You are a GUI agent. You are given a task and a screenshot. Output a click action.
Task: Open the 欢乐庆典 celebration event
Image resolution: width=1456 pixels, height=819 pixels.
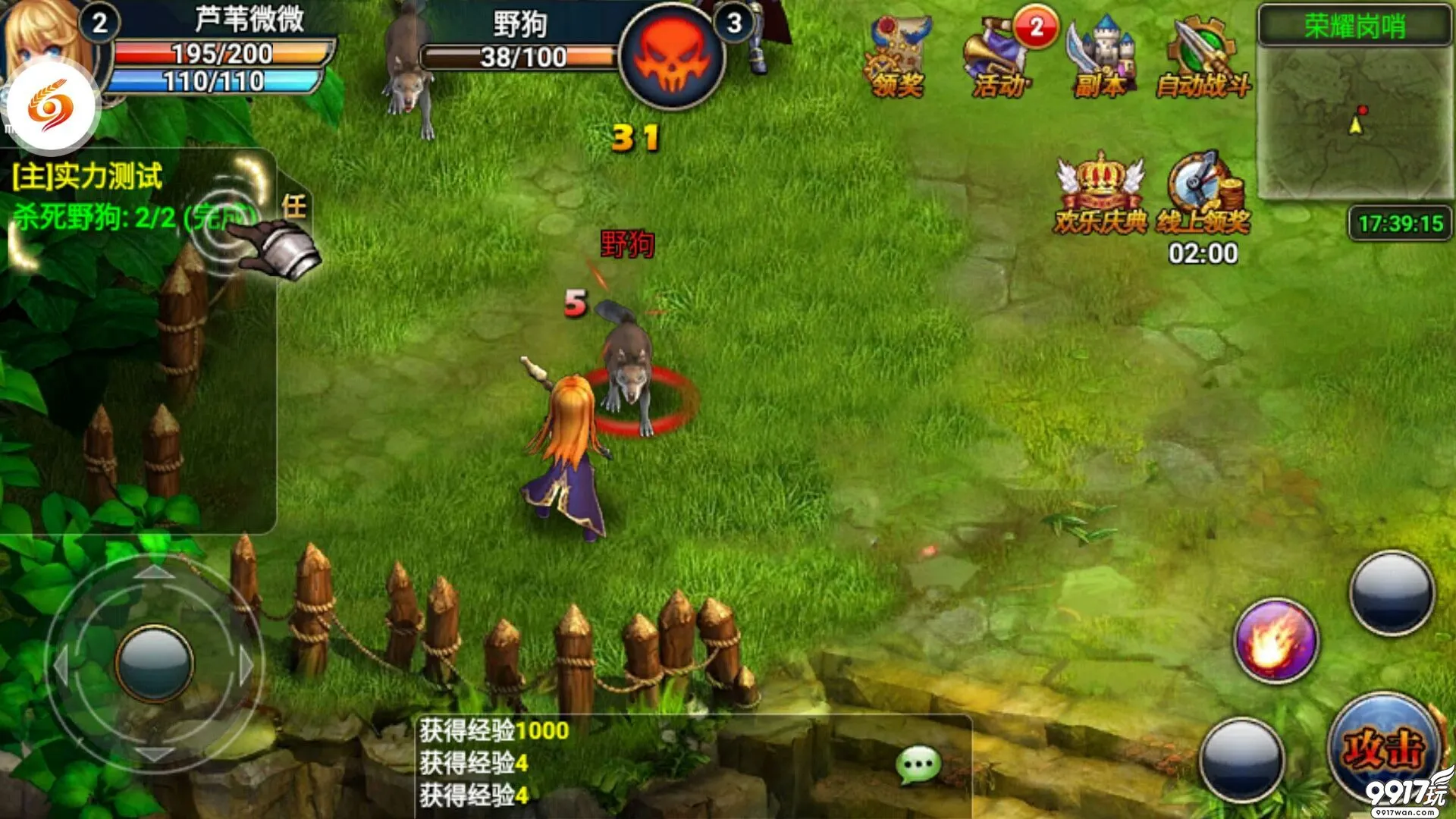(x=1100, y=193)
